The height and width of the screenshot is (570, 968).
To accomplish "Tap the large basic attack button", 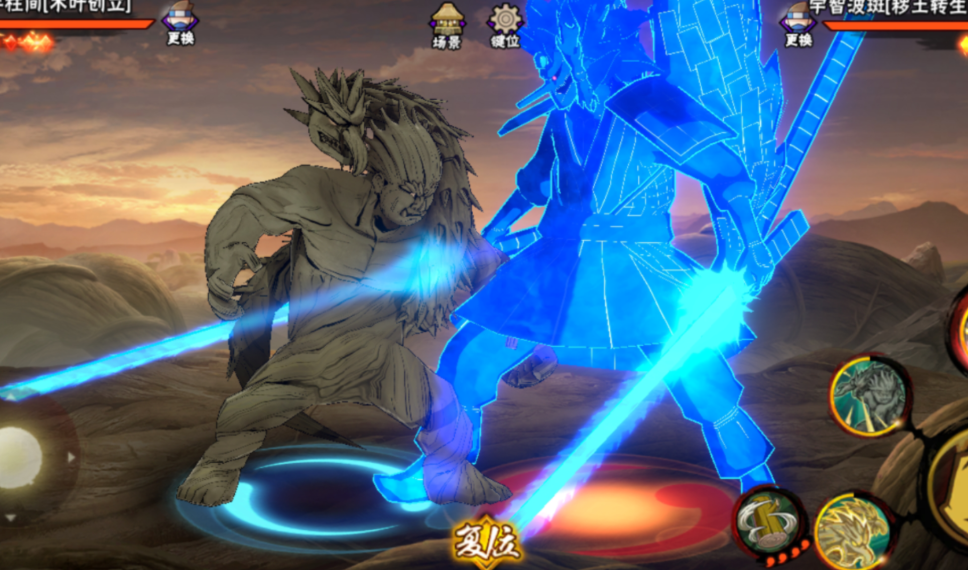I will click(950, 490).
